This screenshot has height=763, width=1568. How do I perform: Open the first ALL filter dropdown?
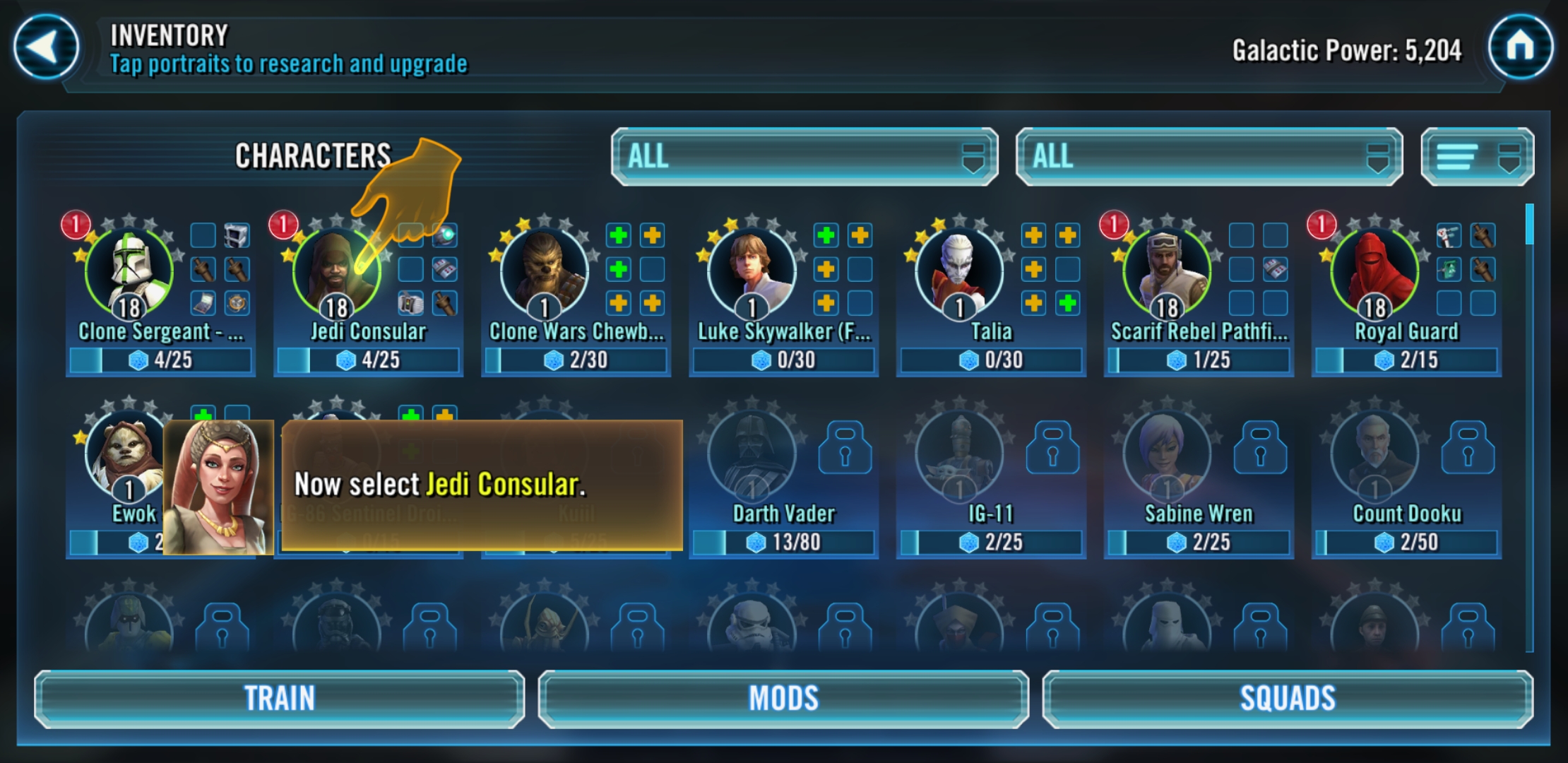click(804, 157)
